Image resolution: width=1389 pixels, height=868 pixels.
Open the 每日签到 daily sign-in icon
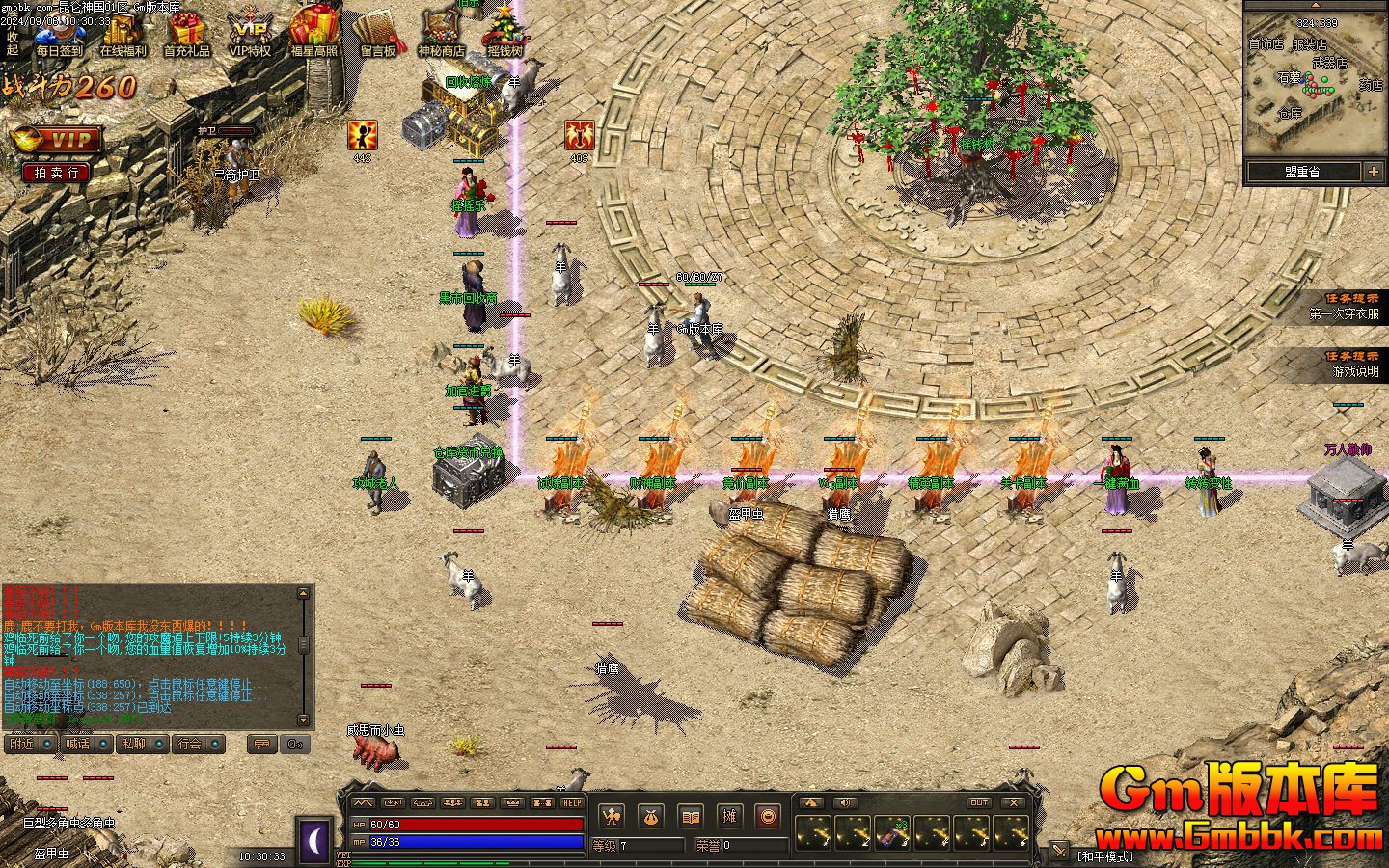click(59, 35)
